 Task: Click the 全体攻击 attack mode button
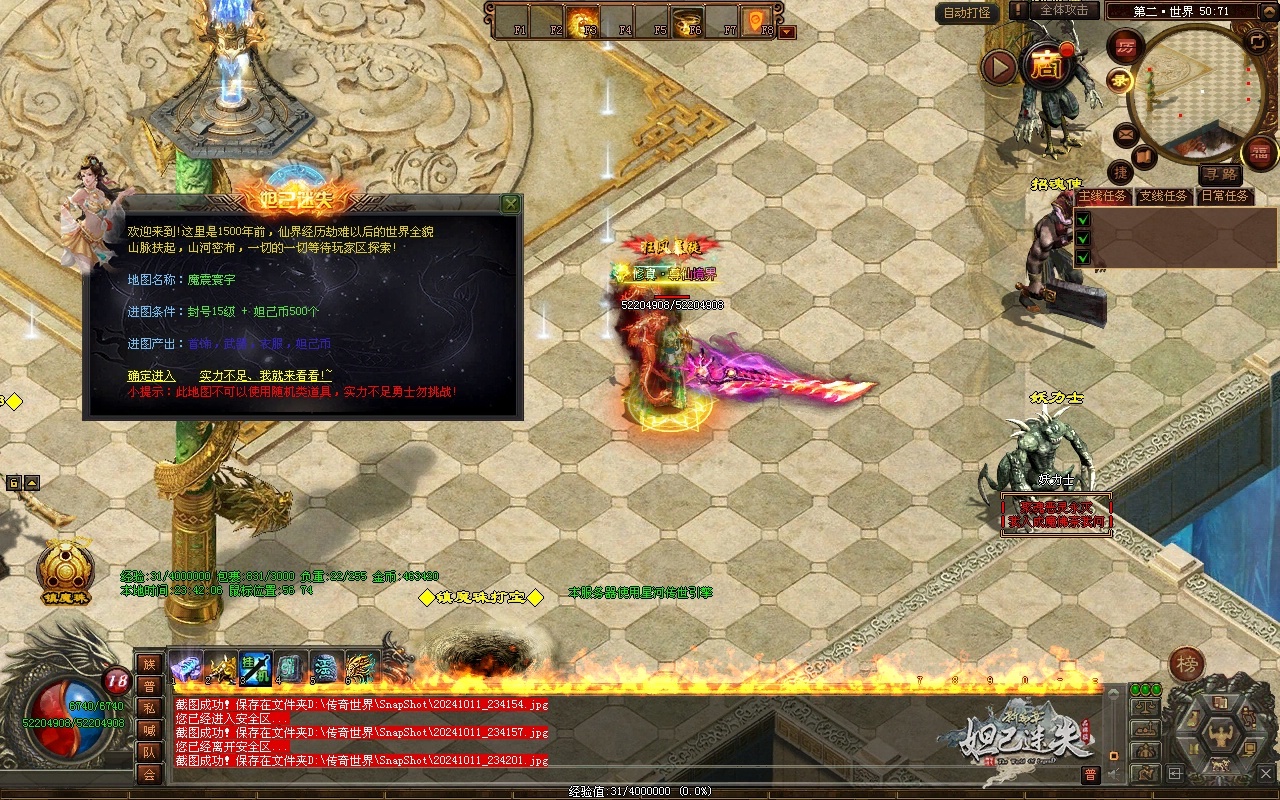coord(1064,10)
